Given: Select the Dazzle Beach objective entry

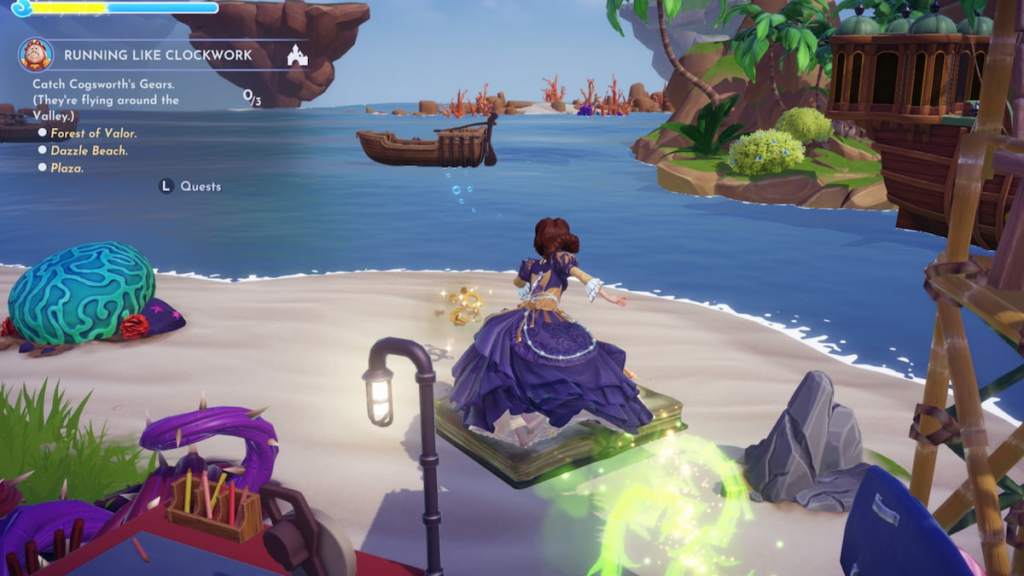Looking at the screenshot, I should [89, 150].
